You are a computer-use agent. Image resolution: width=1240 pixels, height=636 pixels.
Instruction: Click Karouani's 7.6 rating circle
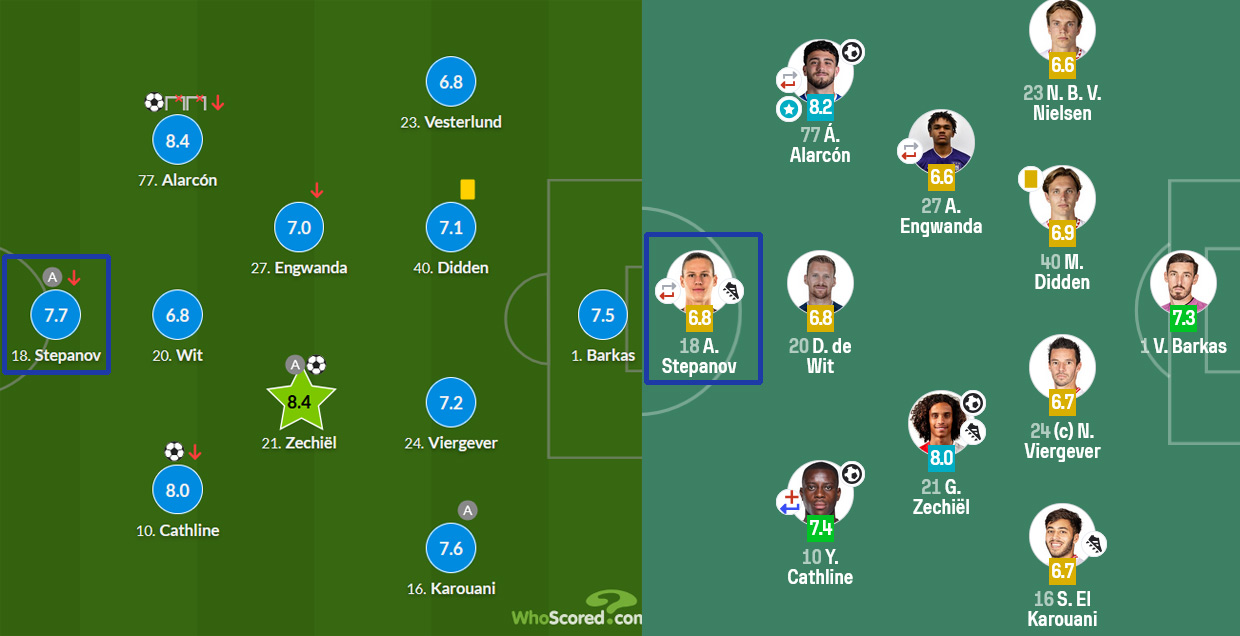click(451, 548)
